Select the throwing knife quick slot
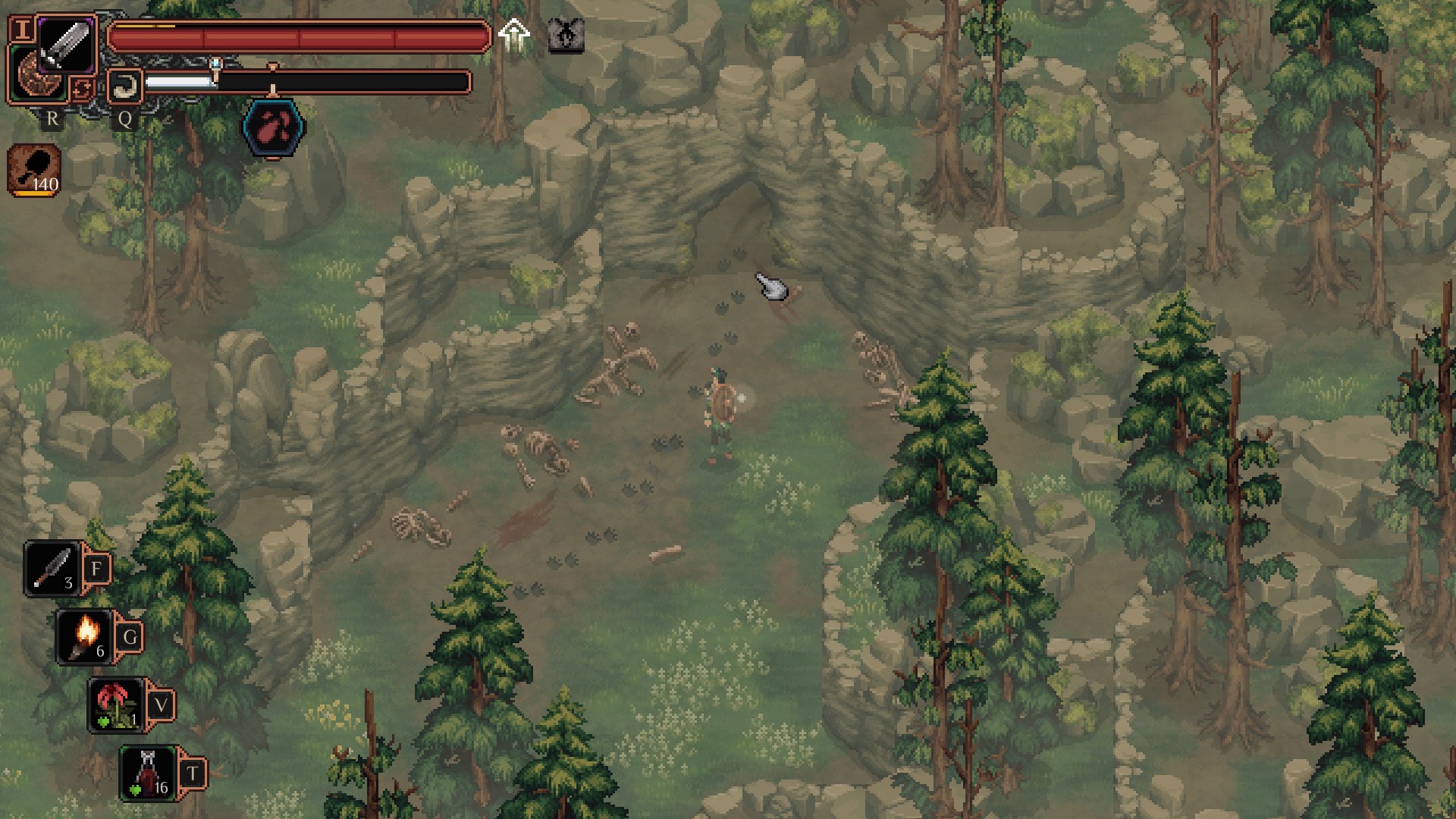The image size is (1456, 819). coord(53,569)
